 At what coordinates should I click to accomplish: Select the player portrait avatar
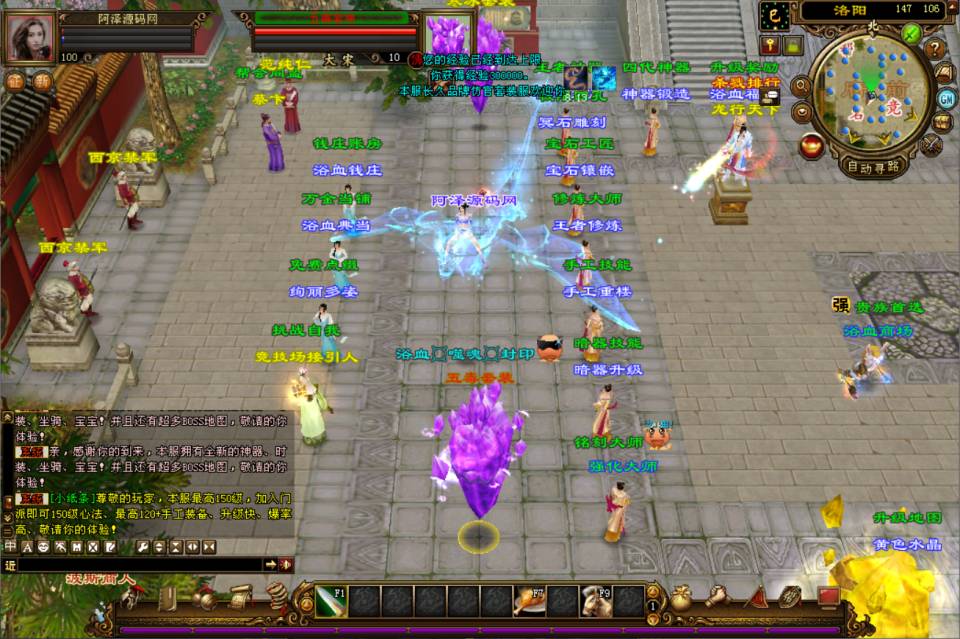31,38
